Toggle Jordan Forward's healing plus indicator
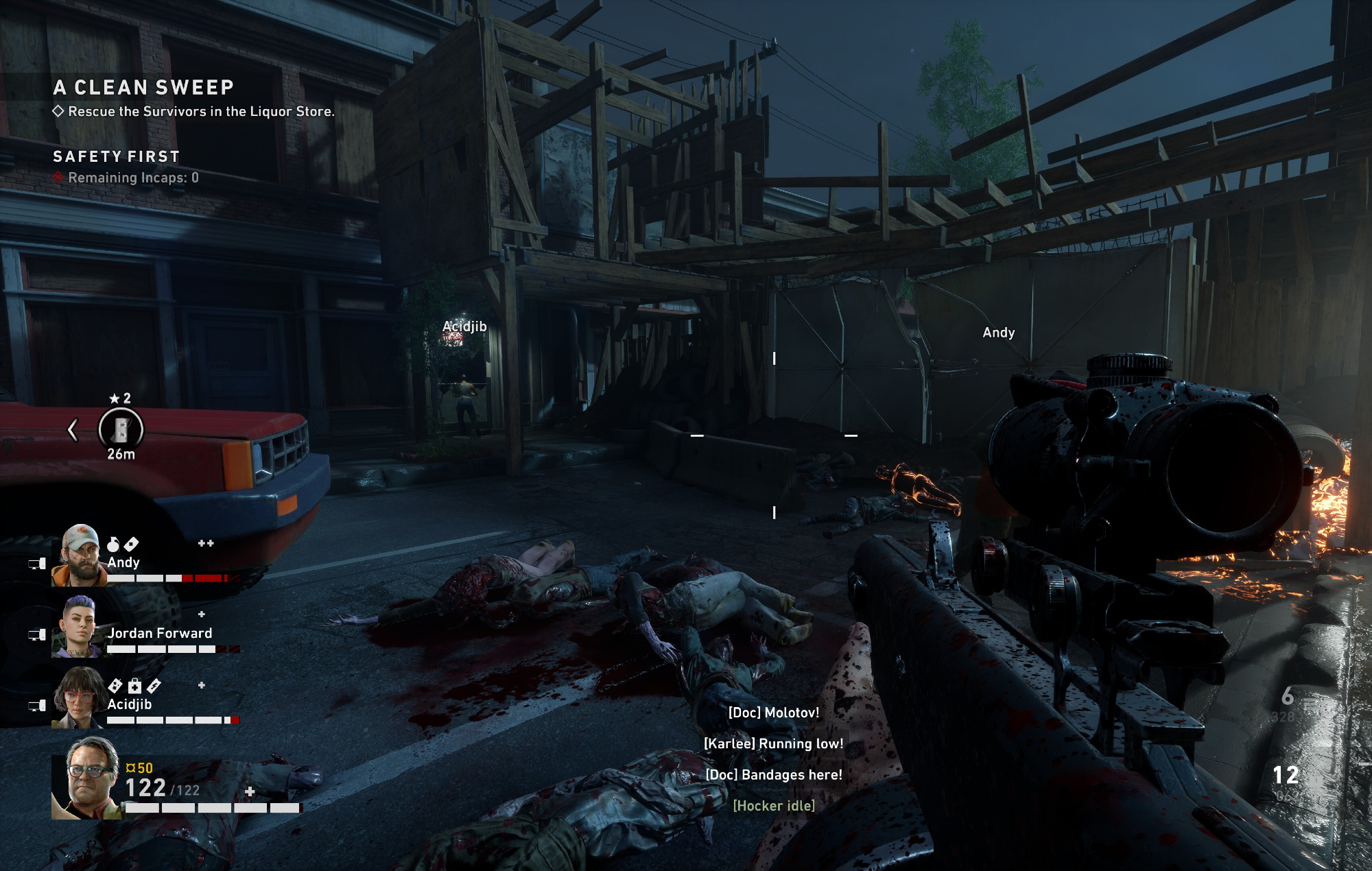This screenshot has width=1372, height=871. coord(202,616)
